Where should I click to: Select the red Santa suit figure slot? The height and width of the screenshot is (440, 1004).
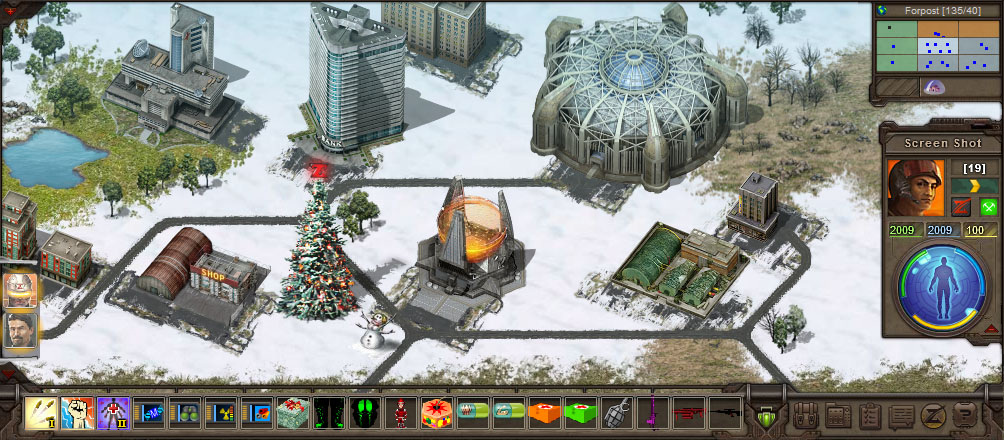tap(400, 411)
